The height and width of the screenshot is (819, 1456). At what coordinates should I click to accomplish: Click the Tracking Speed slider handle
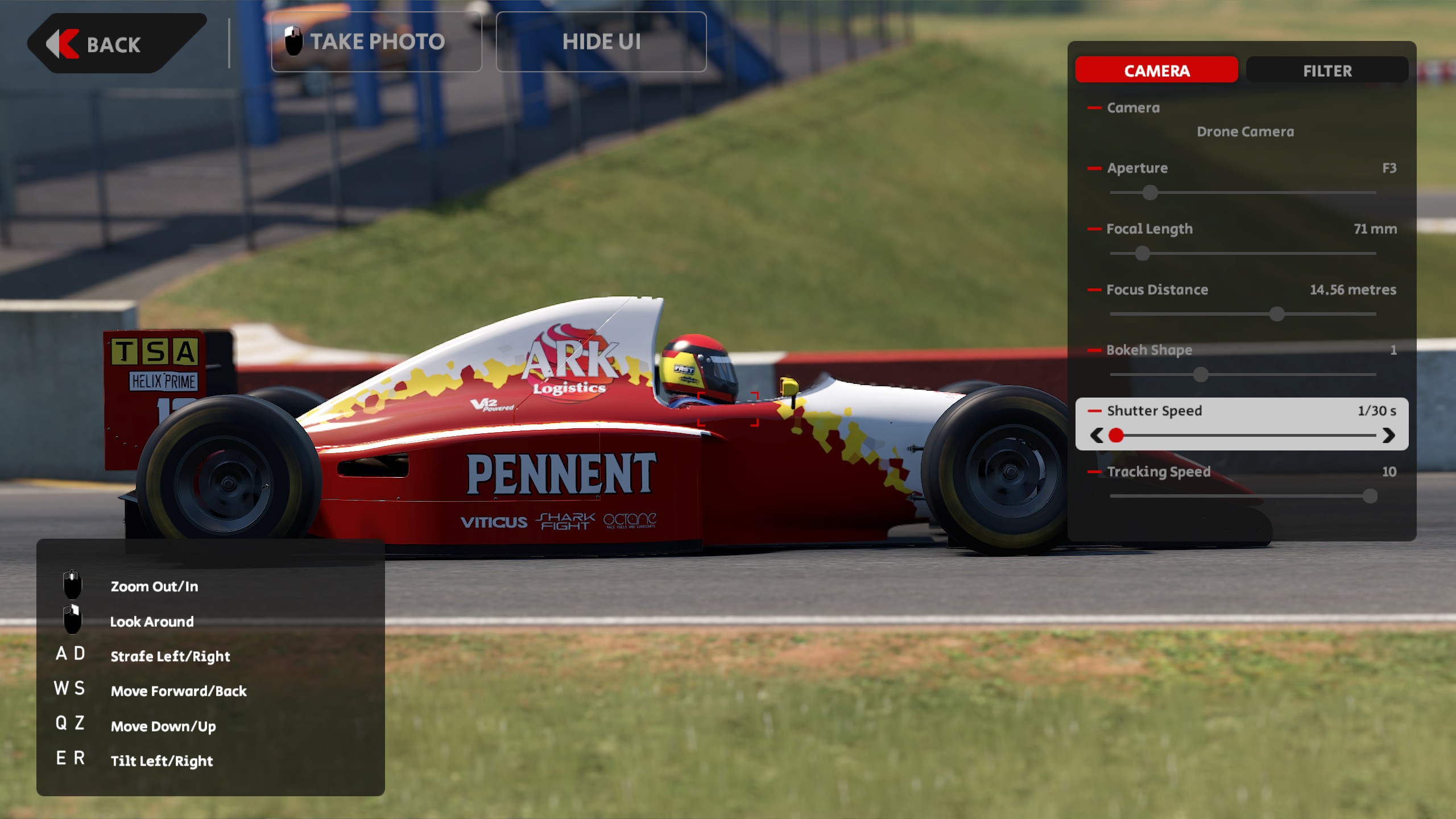1370,496
